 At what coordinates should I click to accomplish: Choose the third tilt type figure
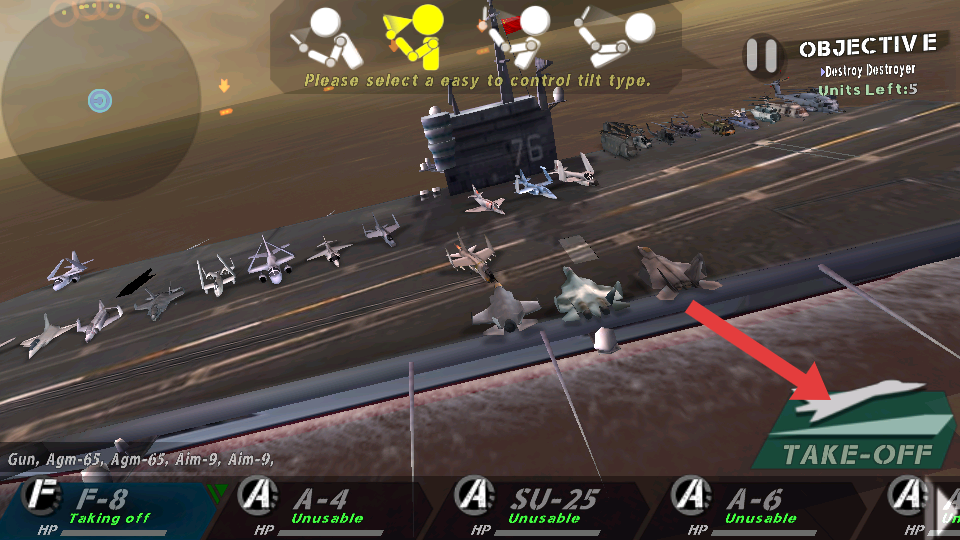point(517,36)
